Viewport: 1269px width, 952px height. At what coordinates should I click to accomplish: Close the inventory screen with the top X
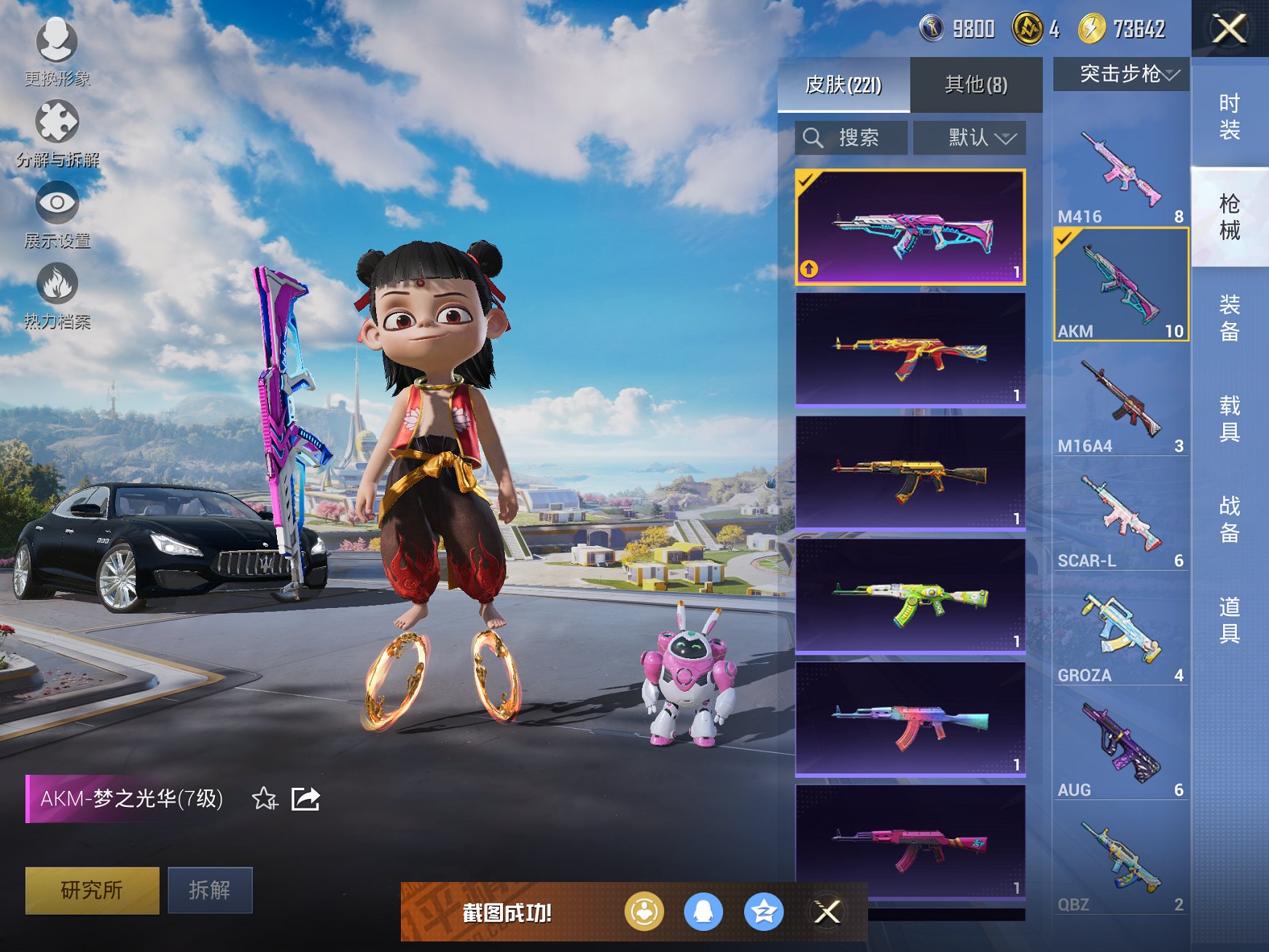(1229, 29)
